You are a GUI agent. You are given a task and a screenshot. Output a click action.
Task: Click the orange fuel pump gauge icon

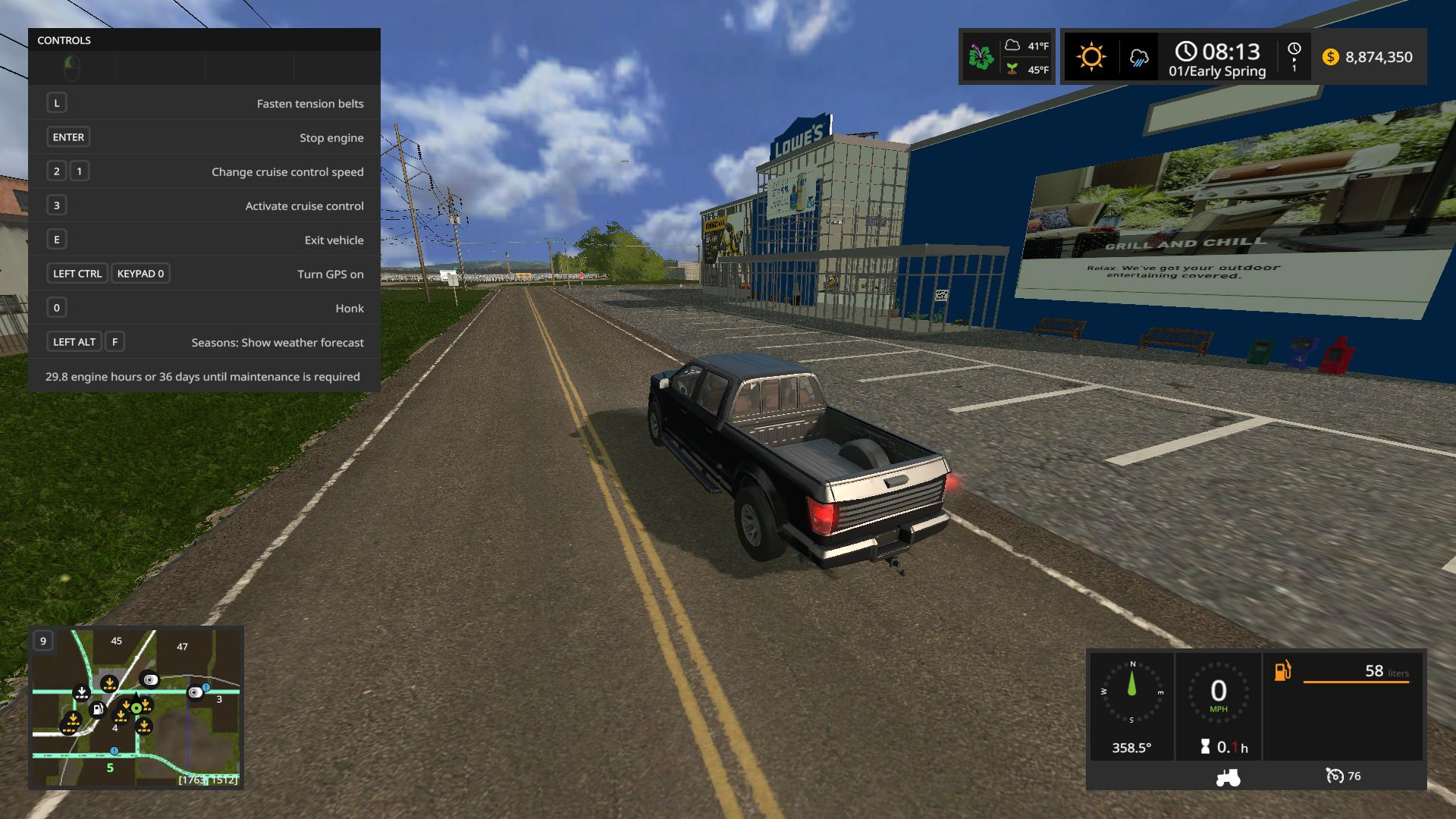[1282, 671]
